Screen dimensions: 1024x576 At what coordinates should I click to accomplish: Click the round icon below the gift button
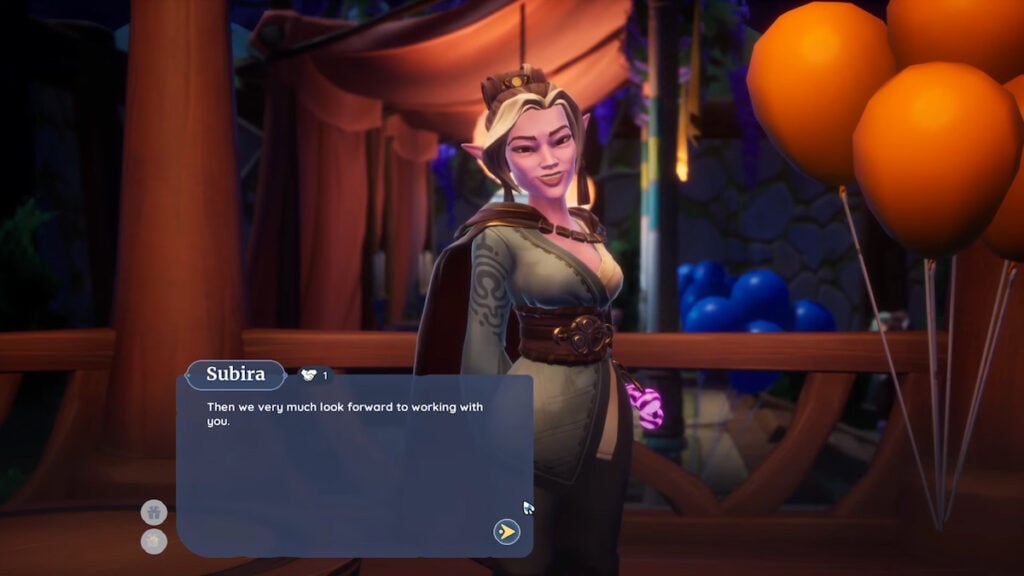coord(153,541)
